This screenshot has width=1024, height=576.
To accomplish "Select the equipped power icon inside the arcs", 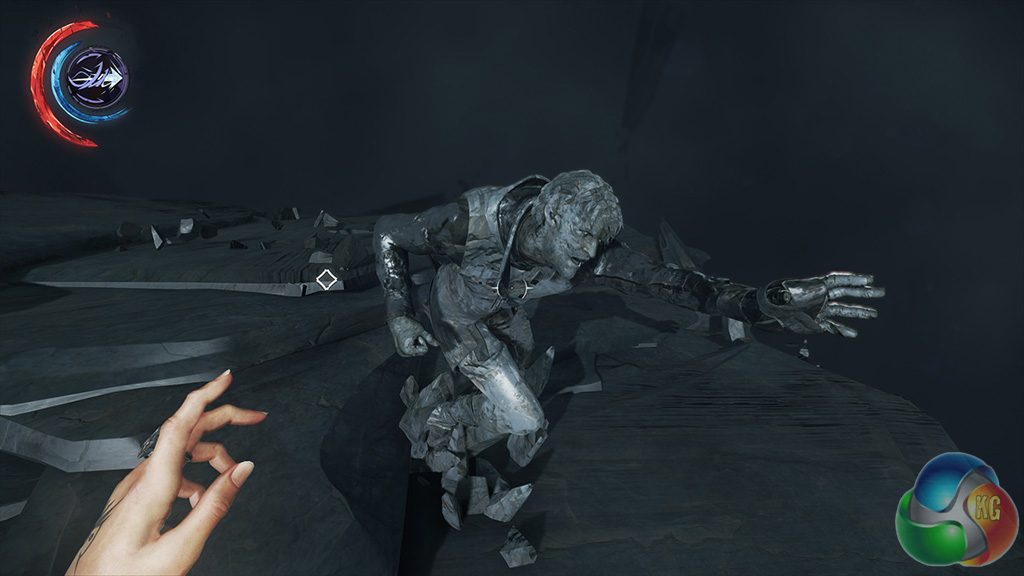I will pos(97,78).
